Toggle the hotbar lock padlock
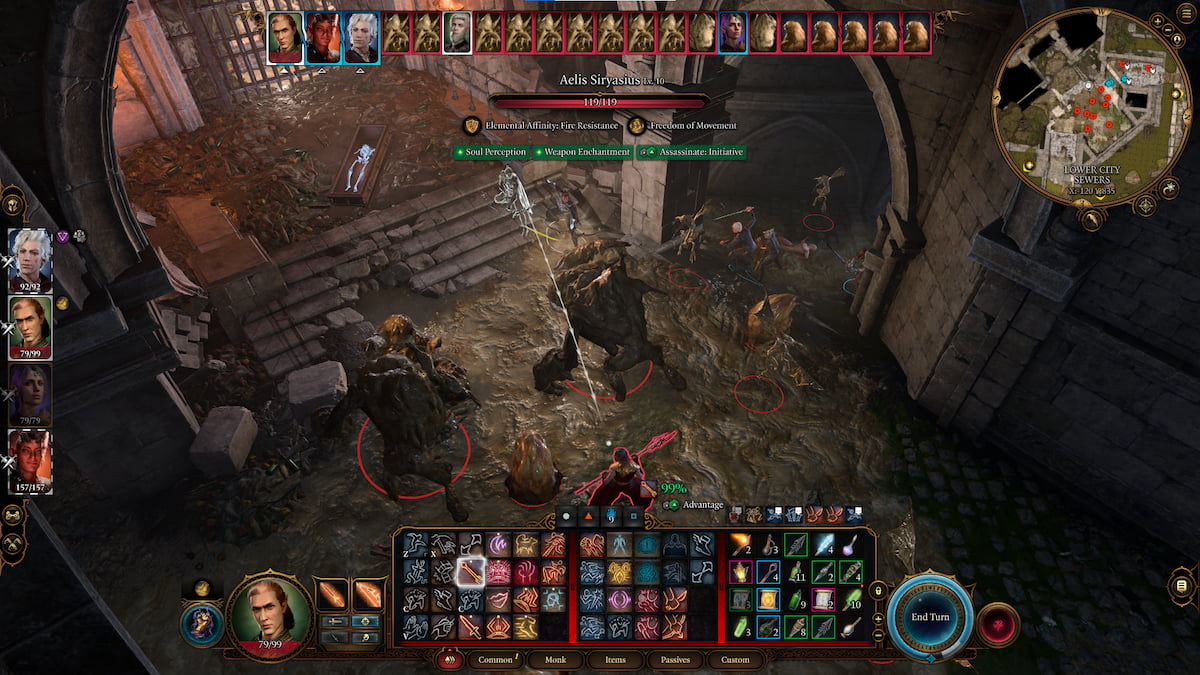The image size is (1200, 675). pos(878,592)
